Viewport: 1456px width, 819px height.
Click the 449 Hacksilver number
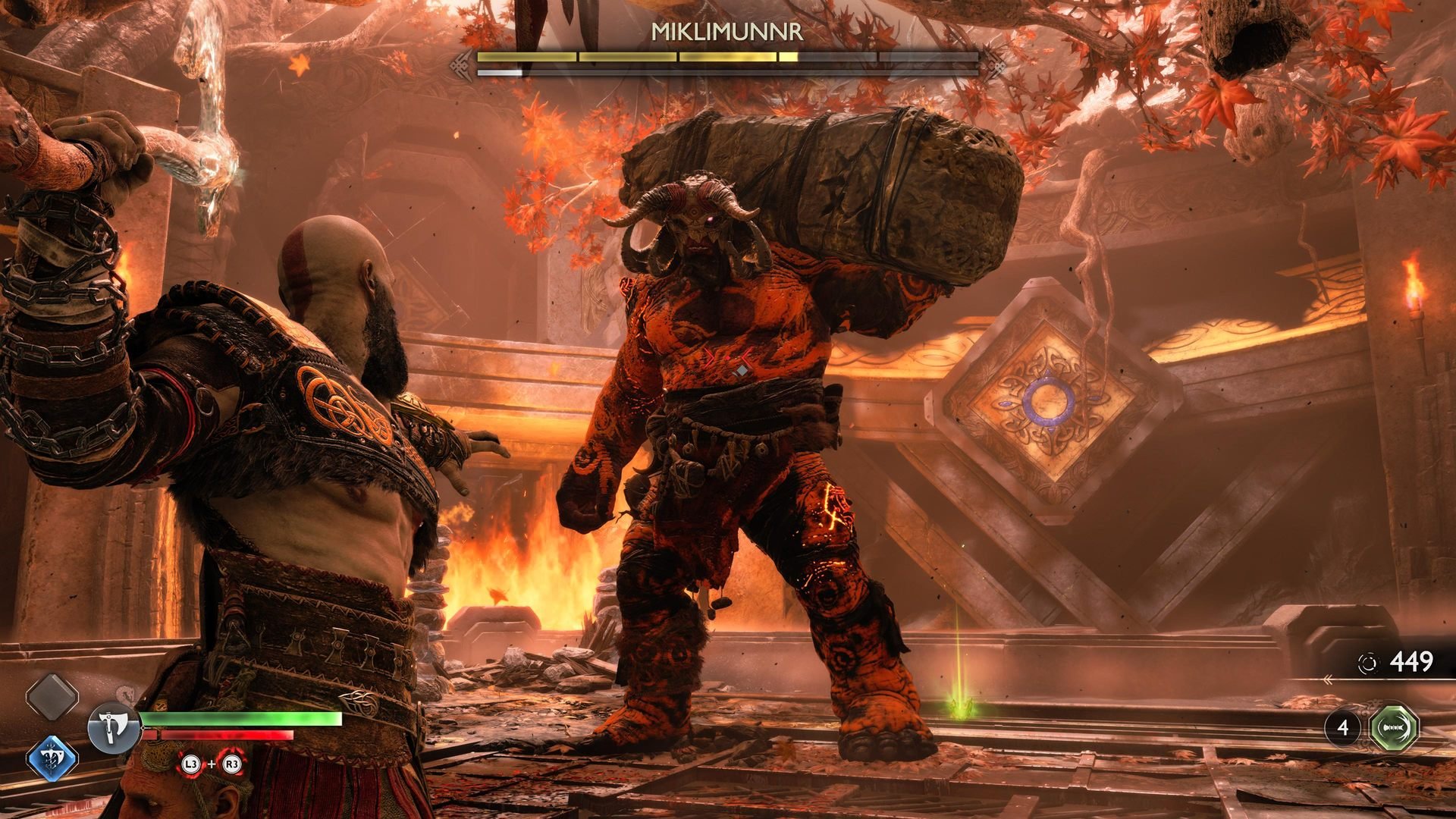coord(1410,661)
